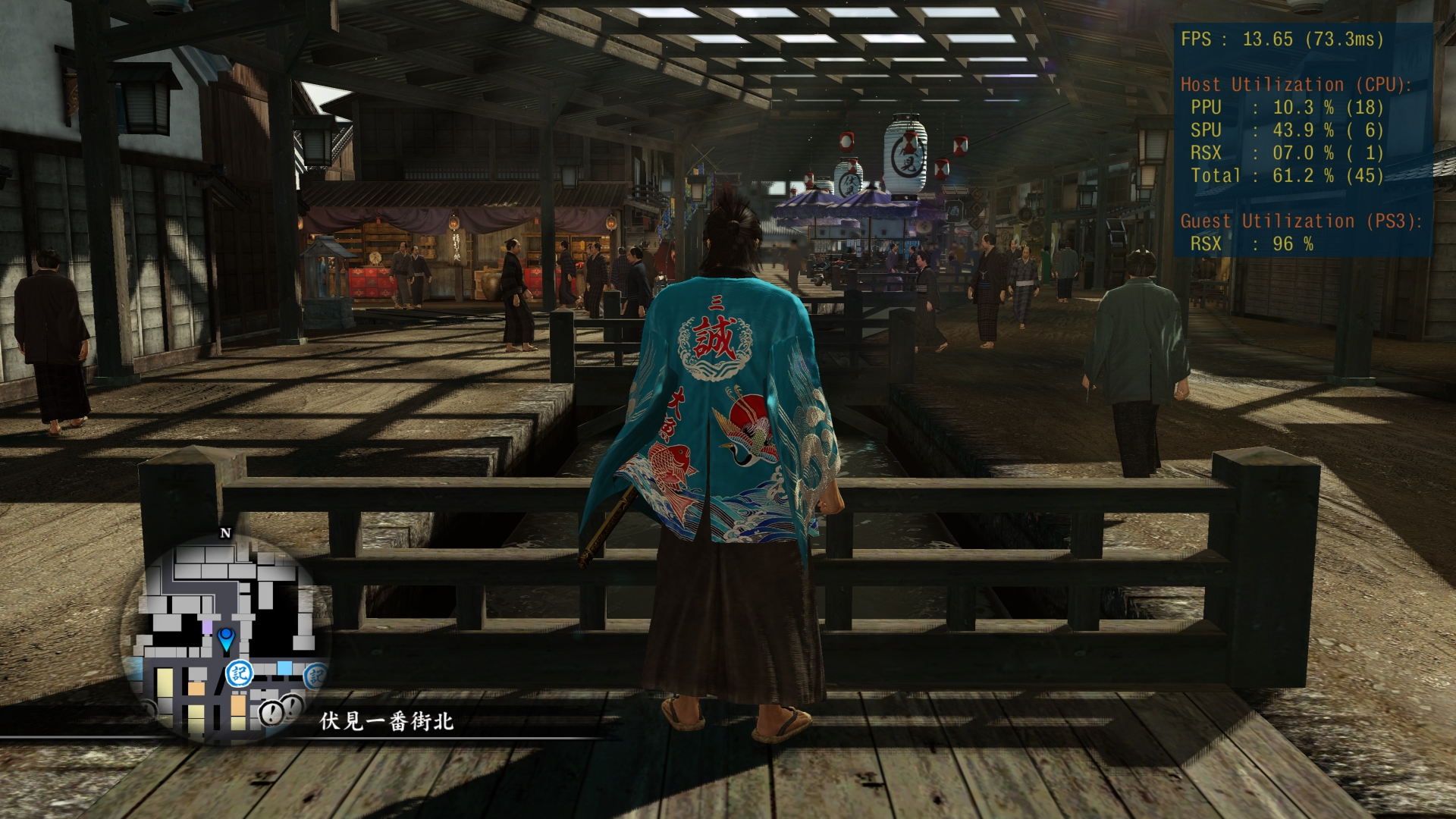1456x819 pixels.
Task: Click the Guest Utilization (PS3) header
Action: pyautogui.click(x=1302, y=222)
